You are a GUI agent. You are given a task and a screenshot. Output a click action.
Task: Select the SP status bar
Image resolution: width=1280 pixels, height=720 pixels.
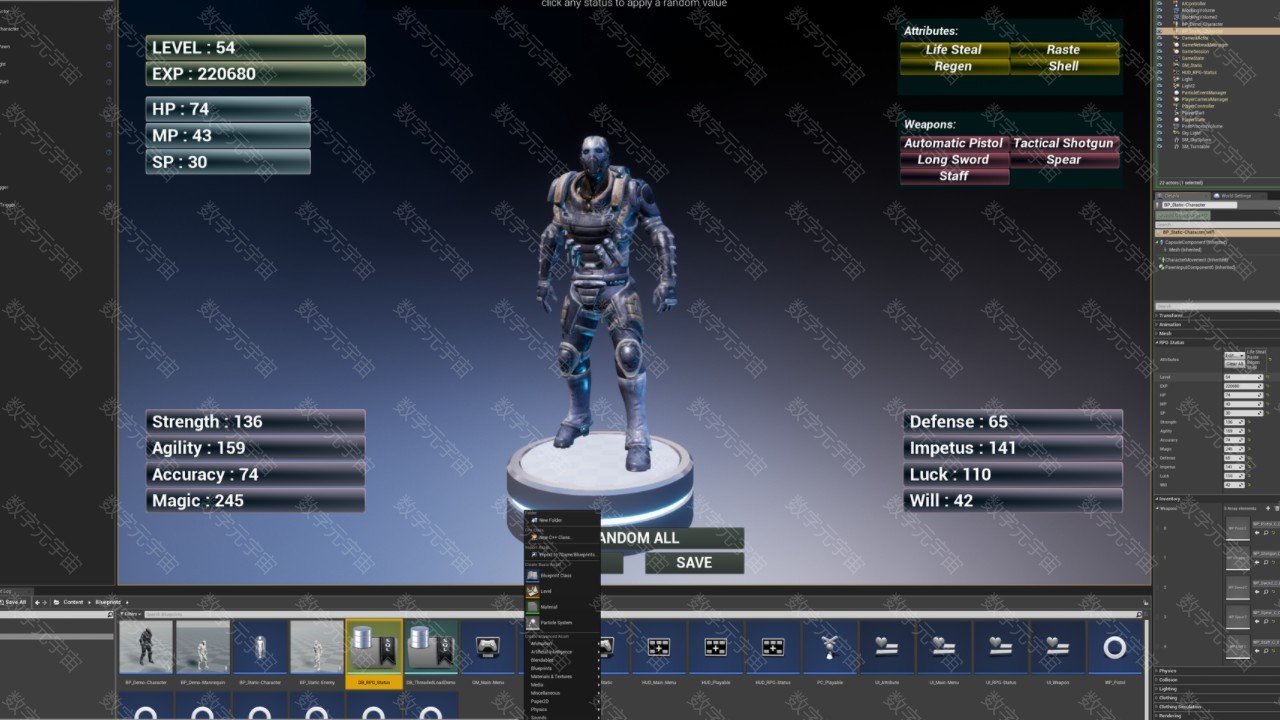tap(228, 162)
